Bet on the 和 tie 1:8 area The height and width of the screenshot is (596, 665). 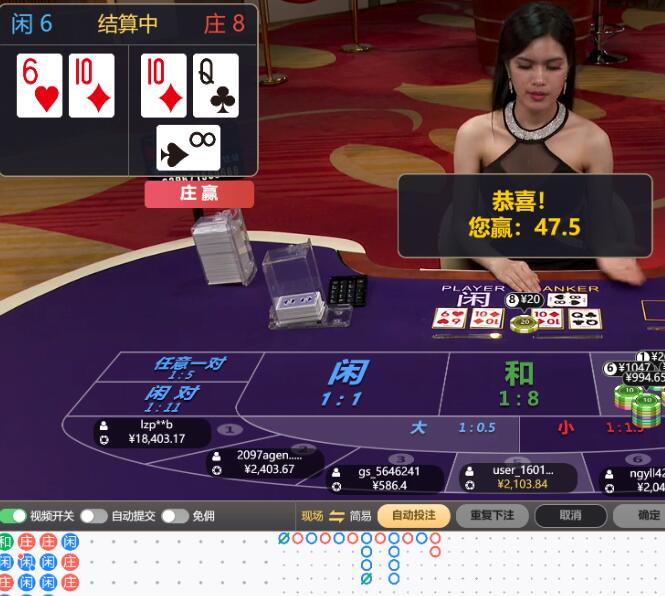pos(518,384)
